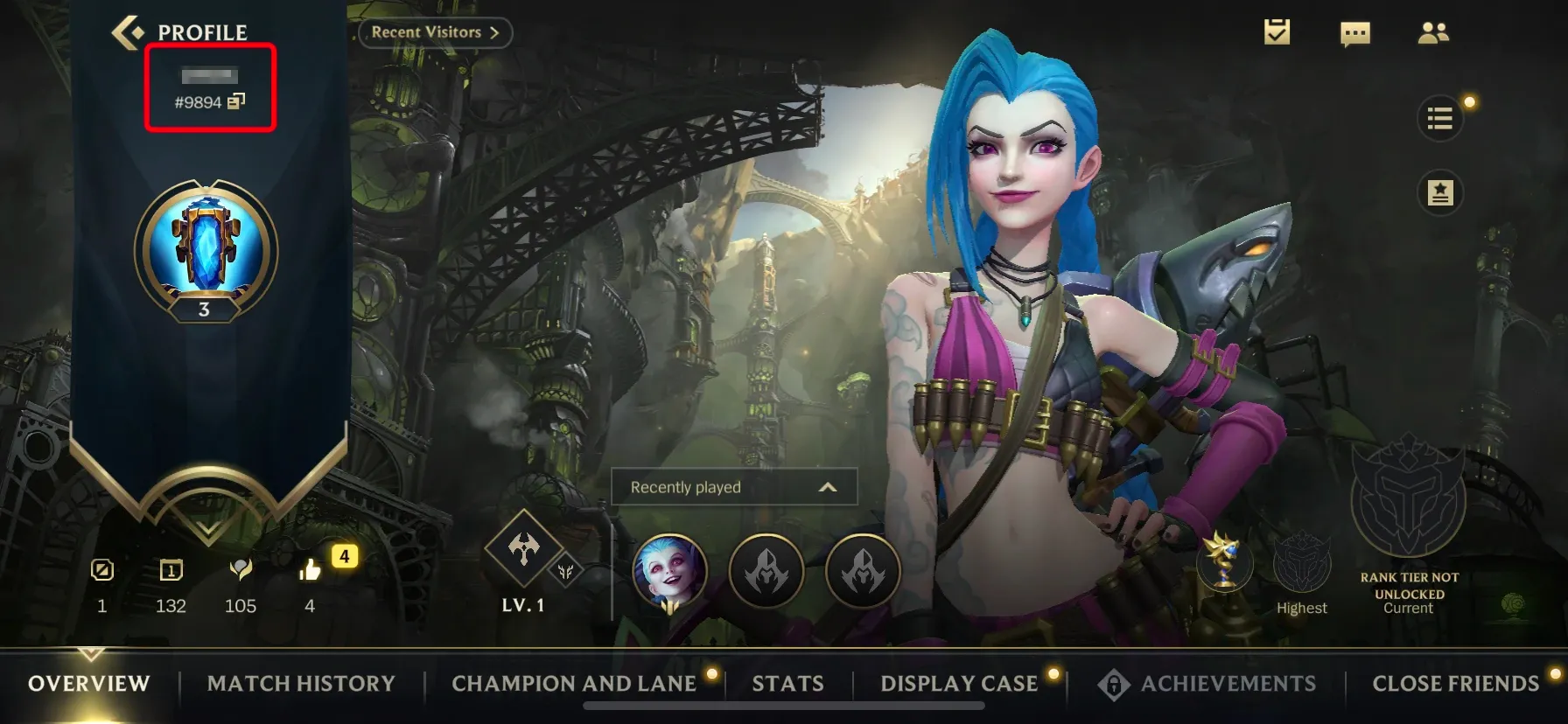Switch to the Champion and Lane tab
Image resolution: width=1568 pixels, height=724 pixels.
pyautogui.click(x=574, y=684)
